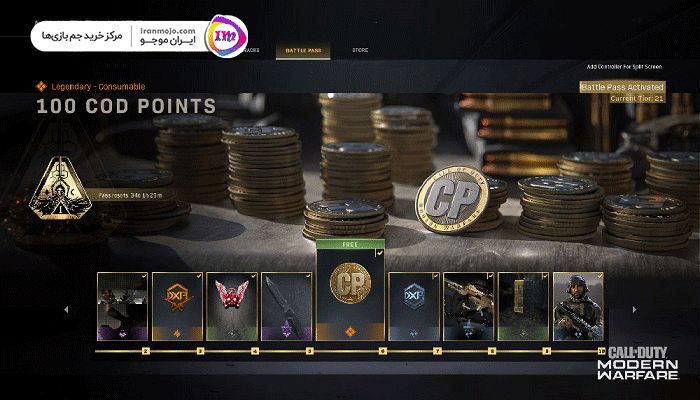
Task: Show previous tiers with the left arrow
Action: click(x=67, y=309)
